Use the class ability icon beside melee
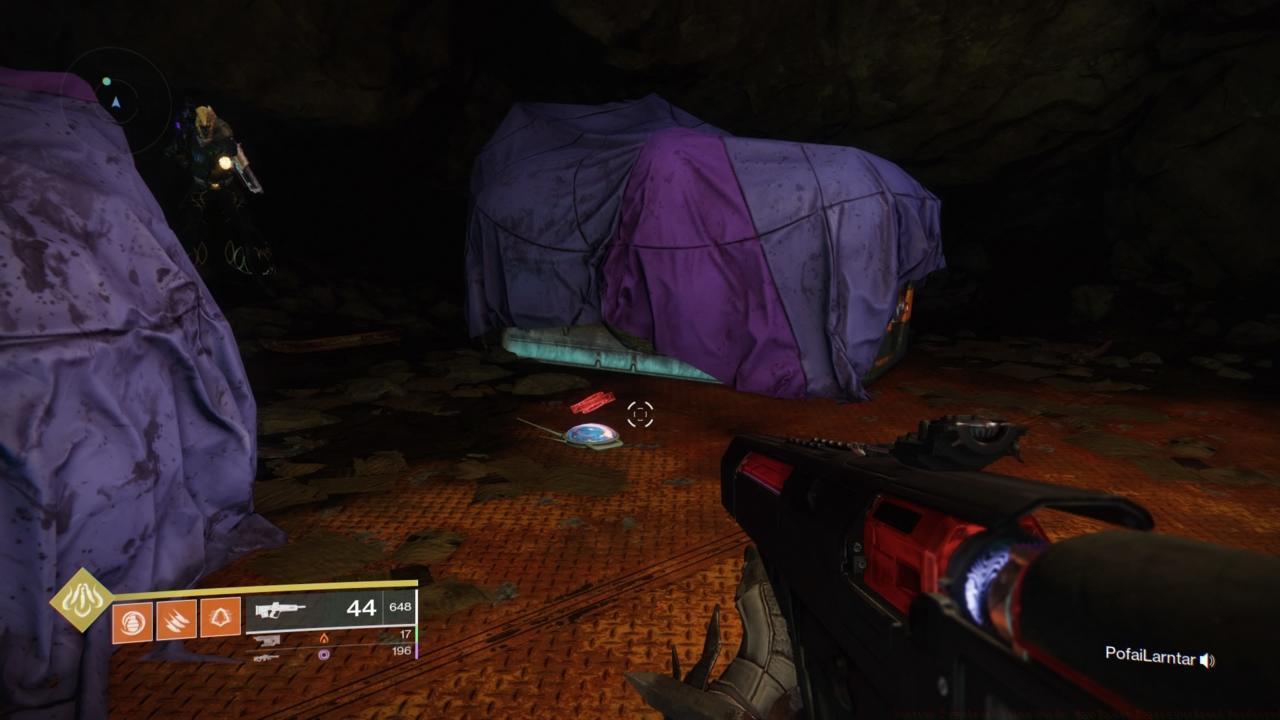Image resolution: width=1280 pixels, height=720 pixels. tap(221, 618)
